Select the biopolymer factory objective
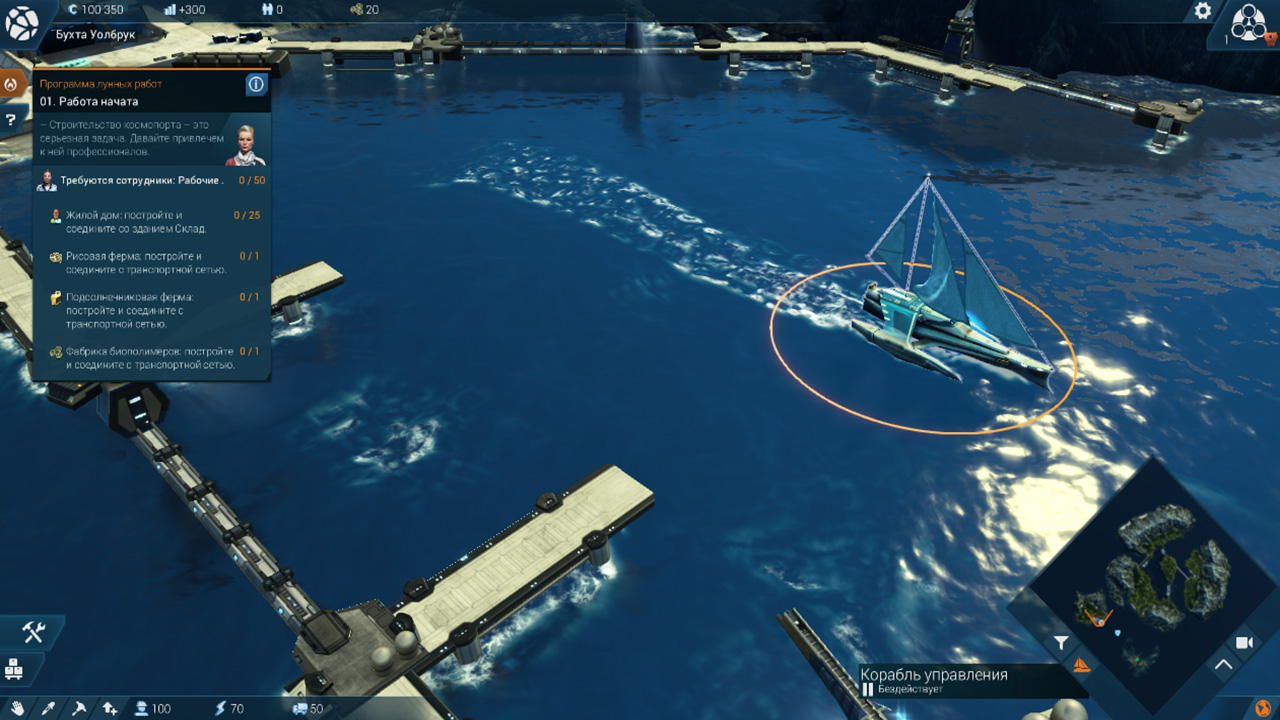Viewport: 1280px width, 720px height. click(150, 358)
